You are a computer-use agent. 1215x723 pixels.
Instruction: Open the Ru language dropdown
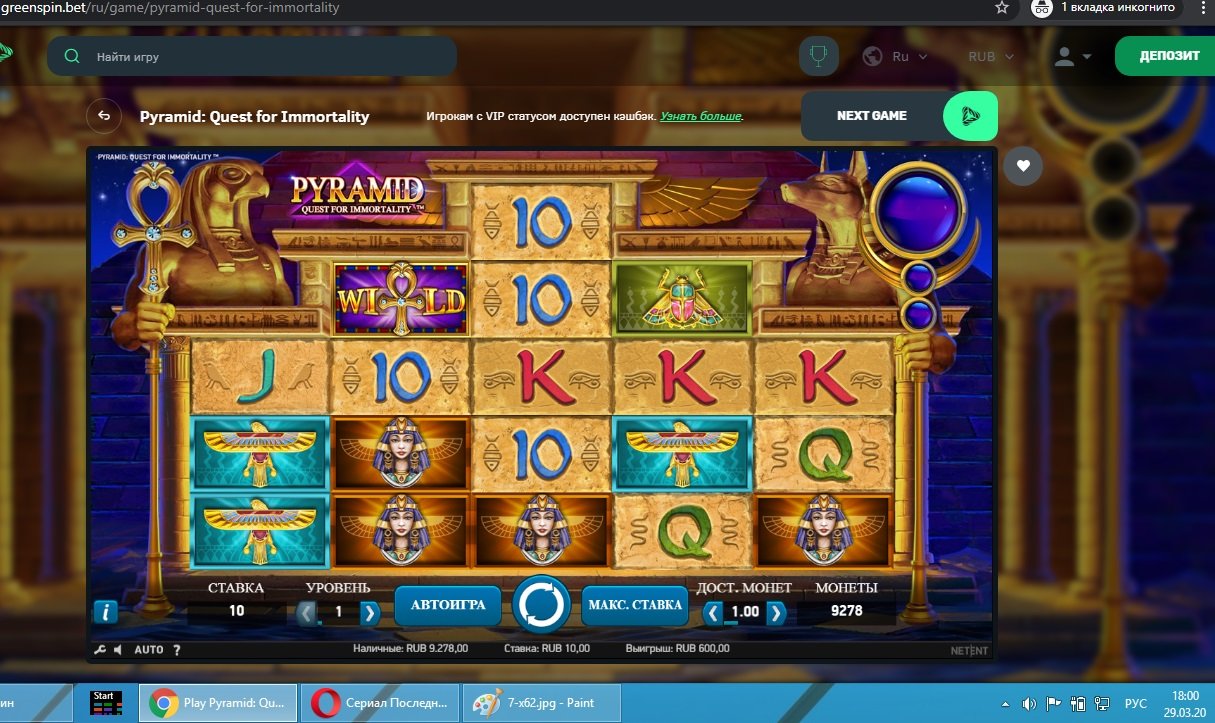(x=895, y=57)
